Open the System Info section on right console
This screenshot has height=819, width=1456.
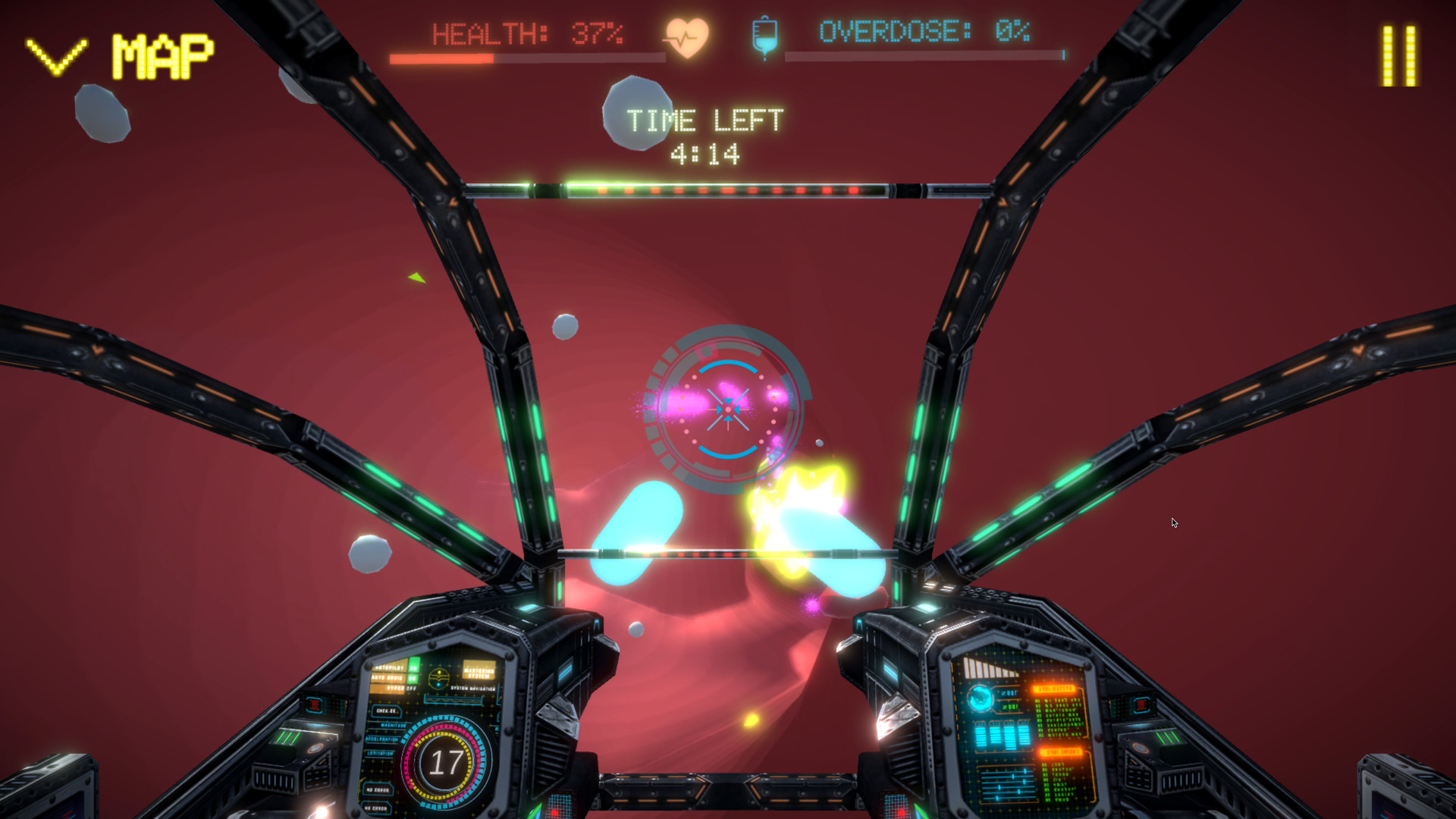(1056, 689)
